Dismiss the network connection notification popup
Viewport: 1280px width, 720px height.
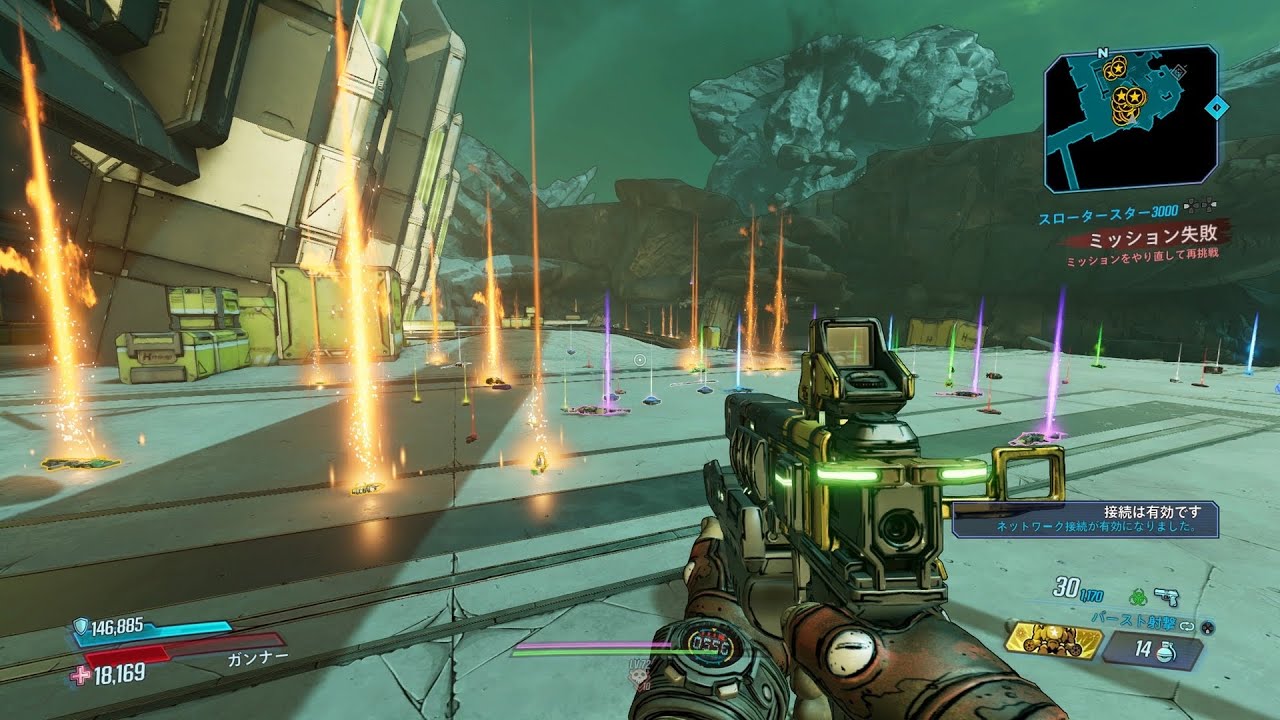1084,519
